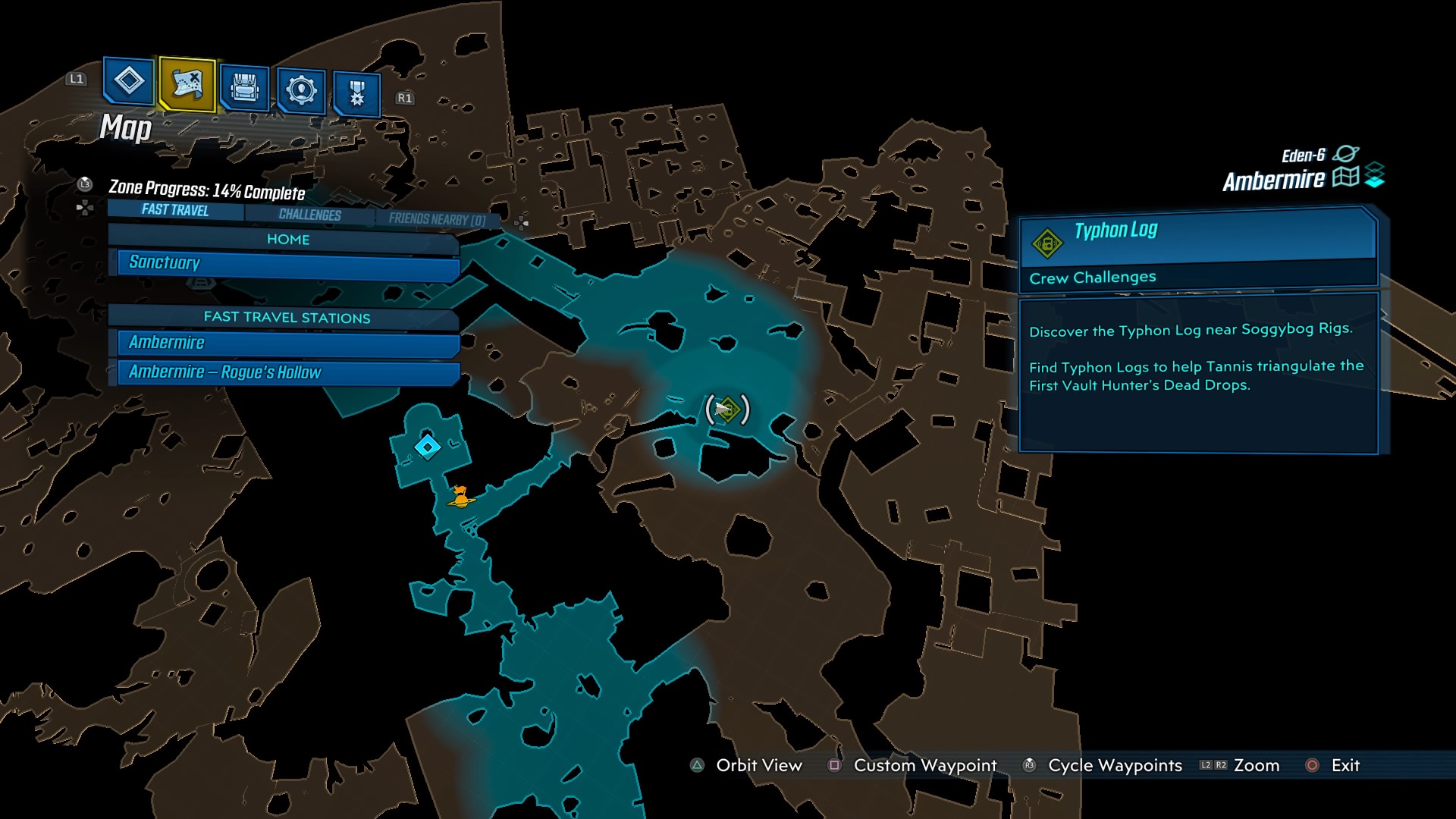Click the fast travel station diamond marker
This screenshot has height=819, width=1456.
coord(428,447)
